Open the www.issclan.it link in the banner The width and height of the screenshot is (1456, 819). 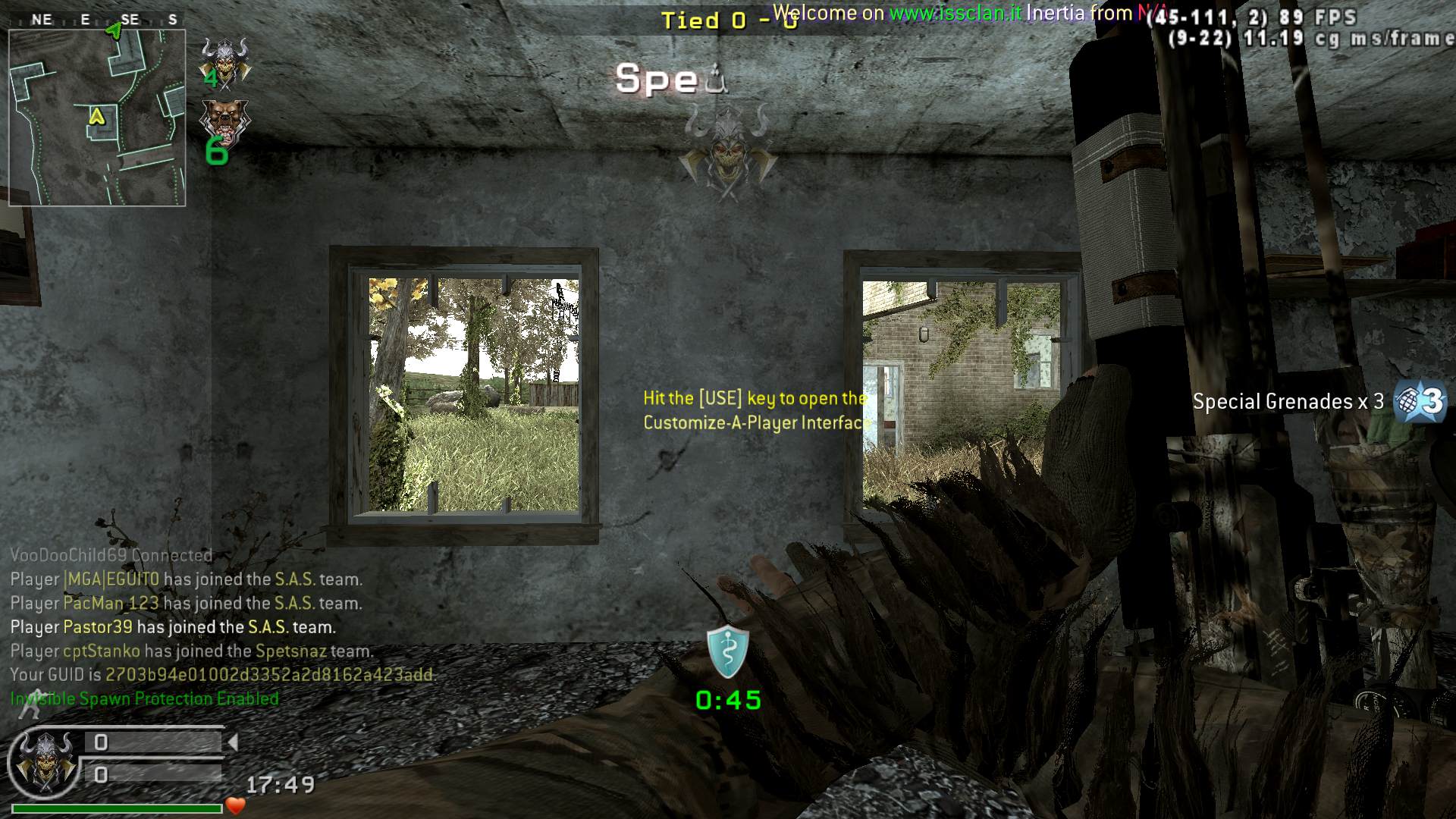pyautogui.click(x=955, y=13)
